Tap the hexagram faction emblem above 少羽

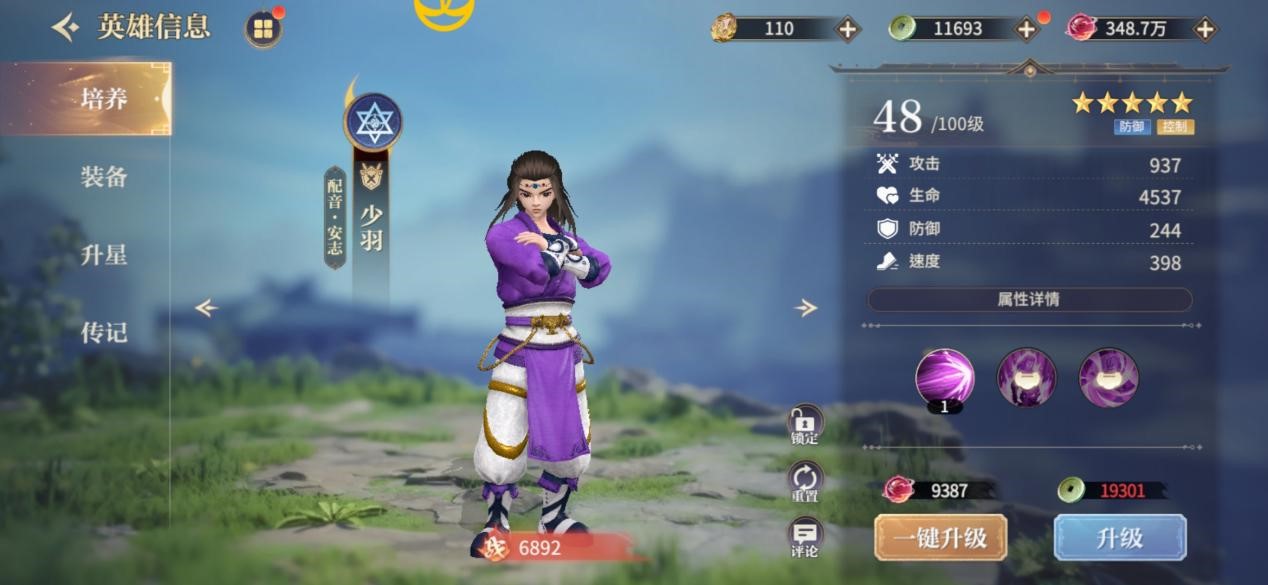click(373, 122)
